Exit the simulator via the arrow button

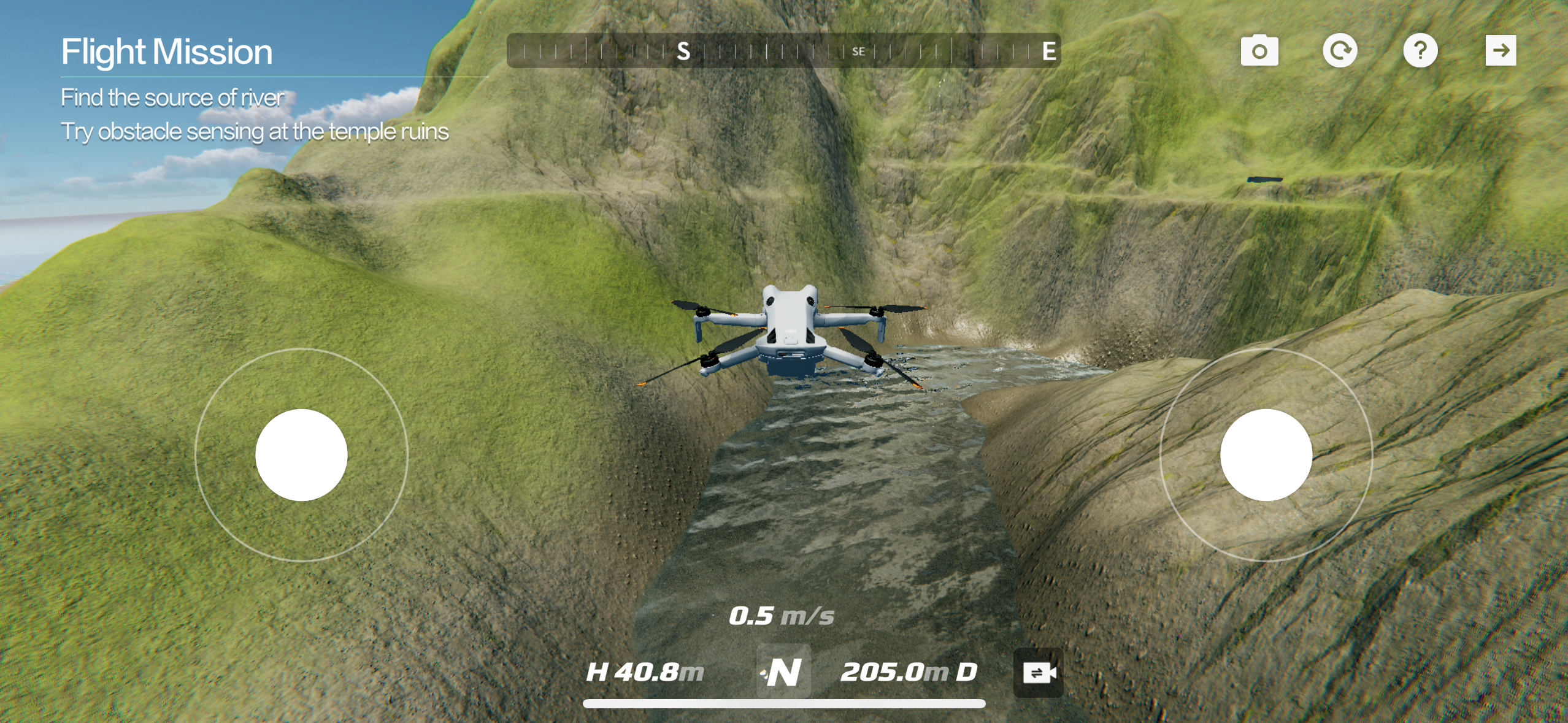click(x=1501, y=50)
